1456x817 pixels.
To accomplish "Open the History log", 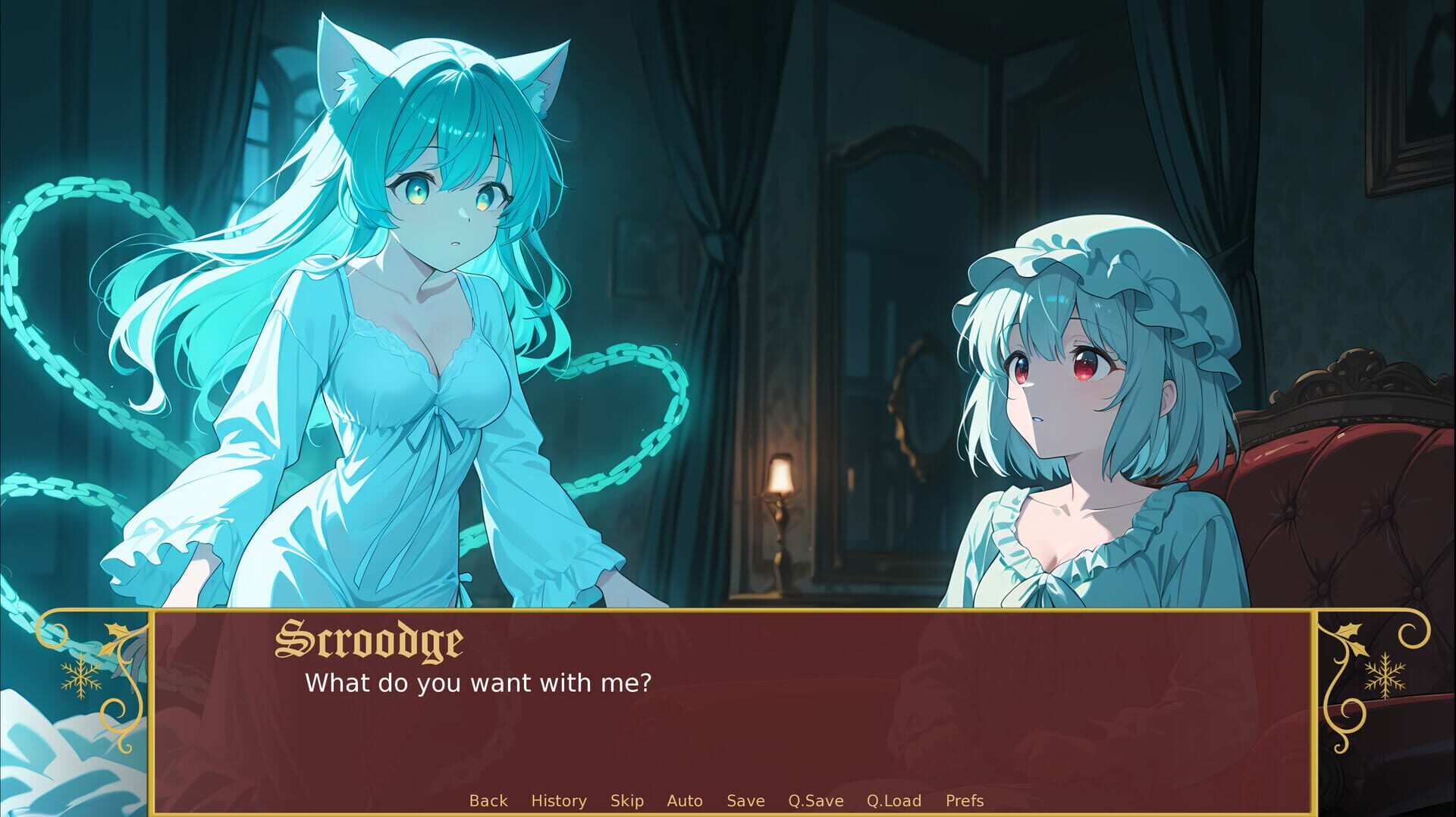I will (560, 800).
